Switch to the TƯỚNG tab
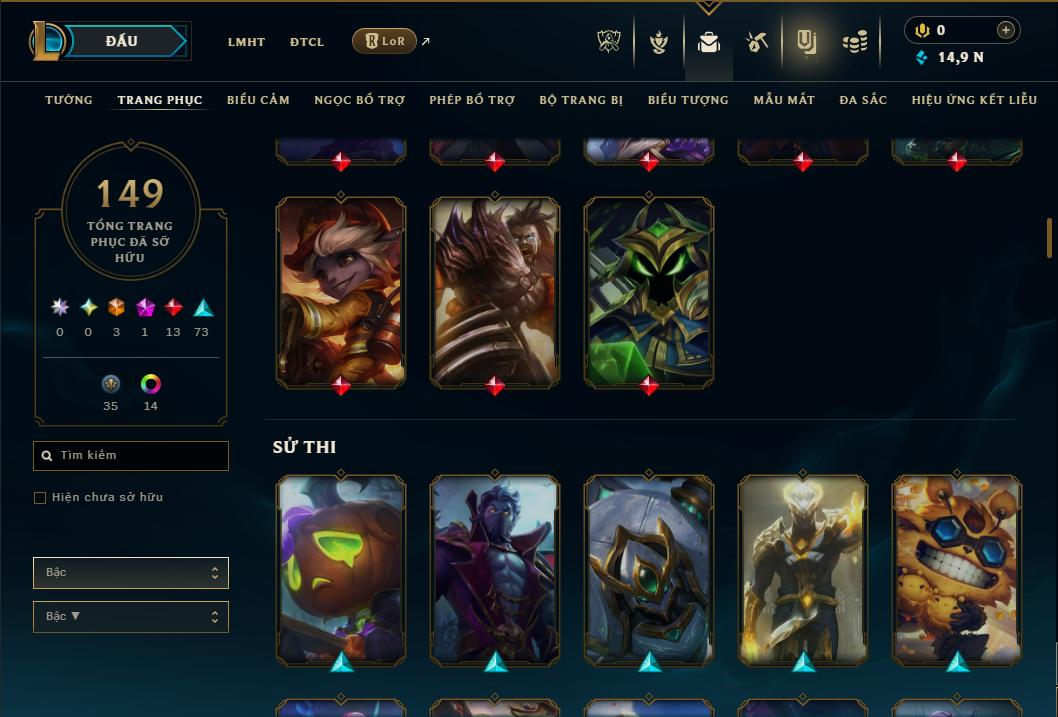 point(69,100)
